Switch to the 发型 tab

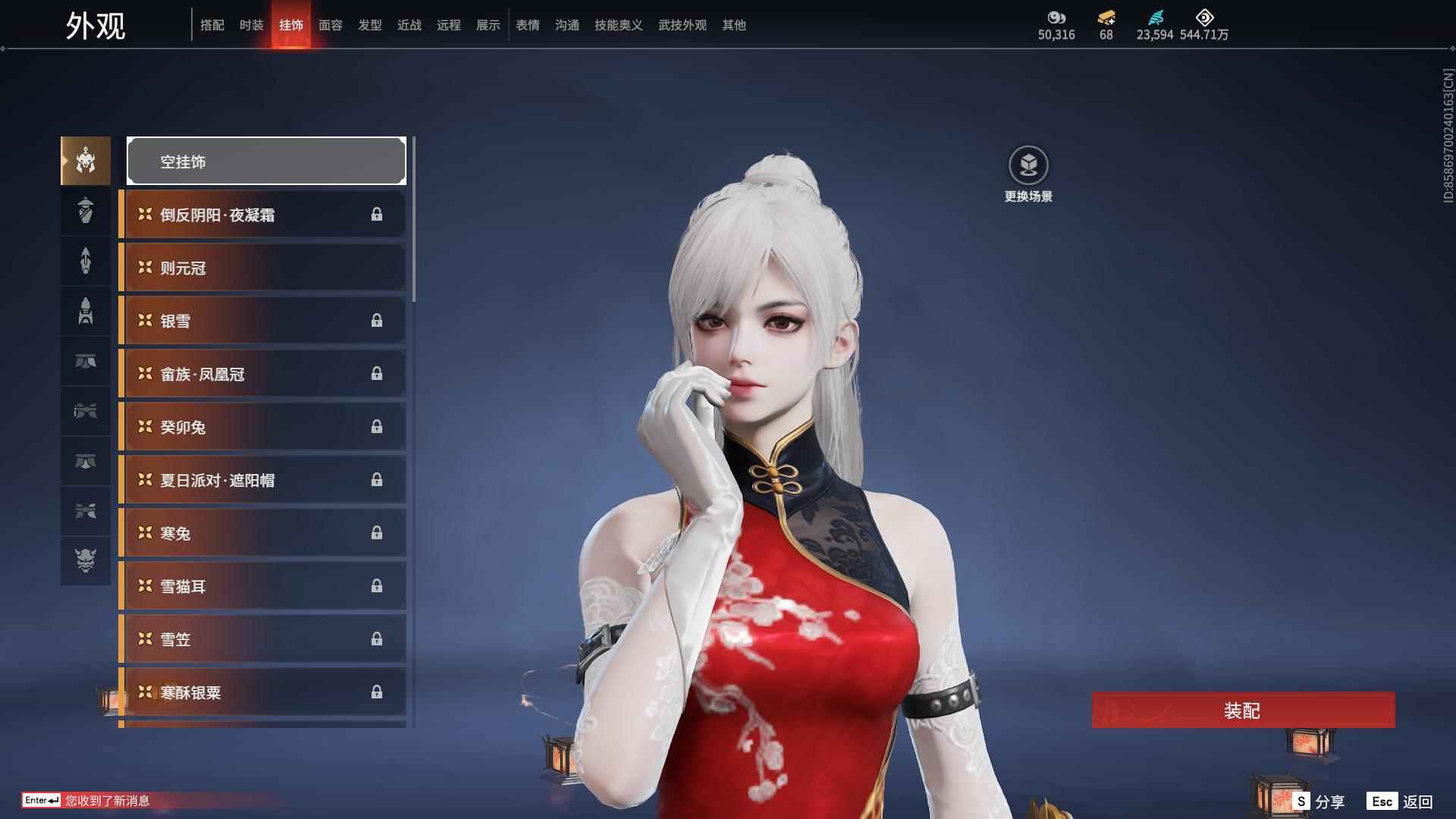(369, 25)
